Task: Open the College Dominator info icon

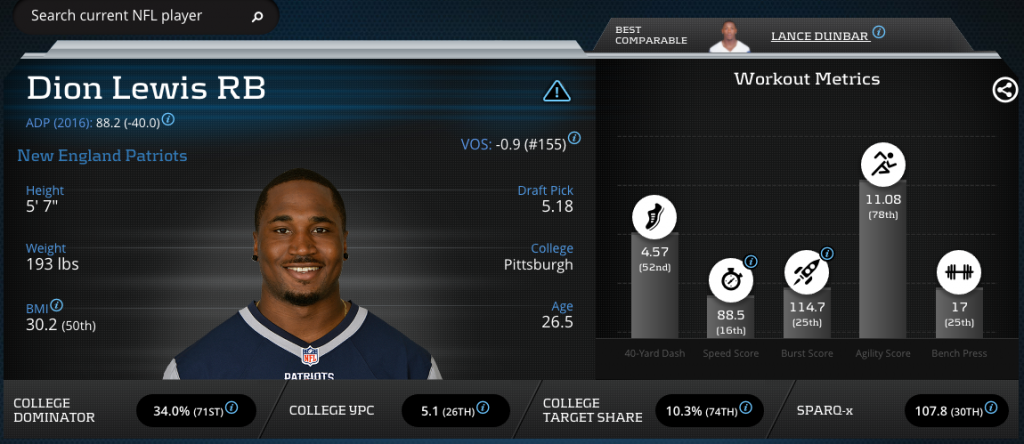Action: tap(232, 408)
